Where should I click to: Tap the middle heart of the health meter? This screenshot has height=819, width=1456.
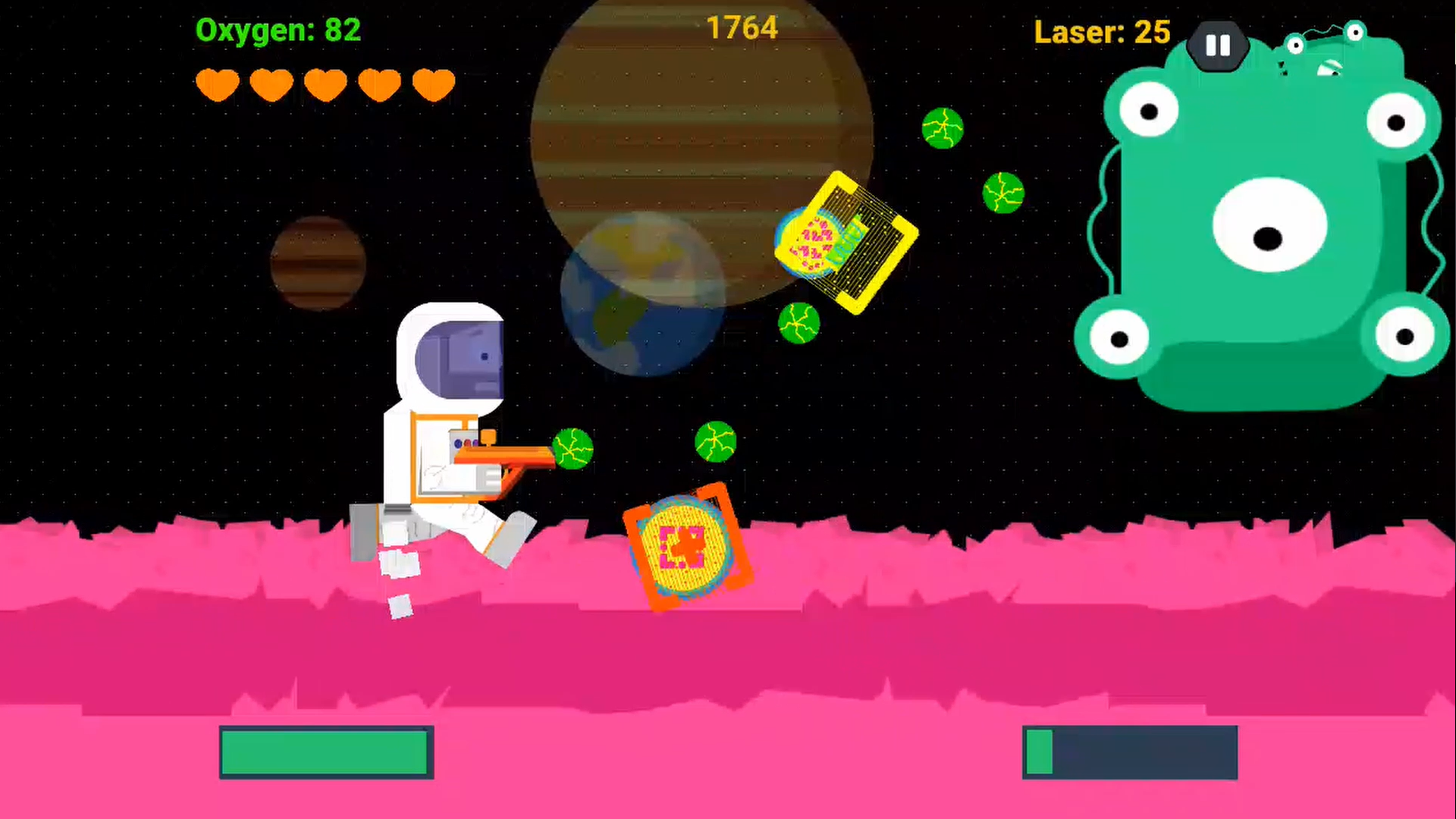tap(325, 83)
